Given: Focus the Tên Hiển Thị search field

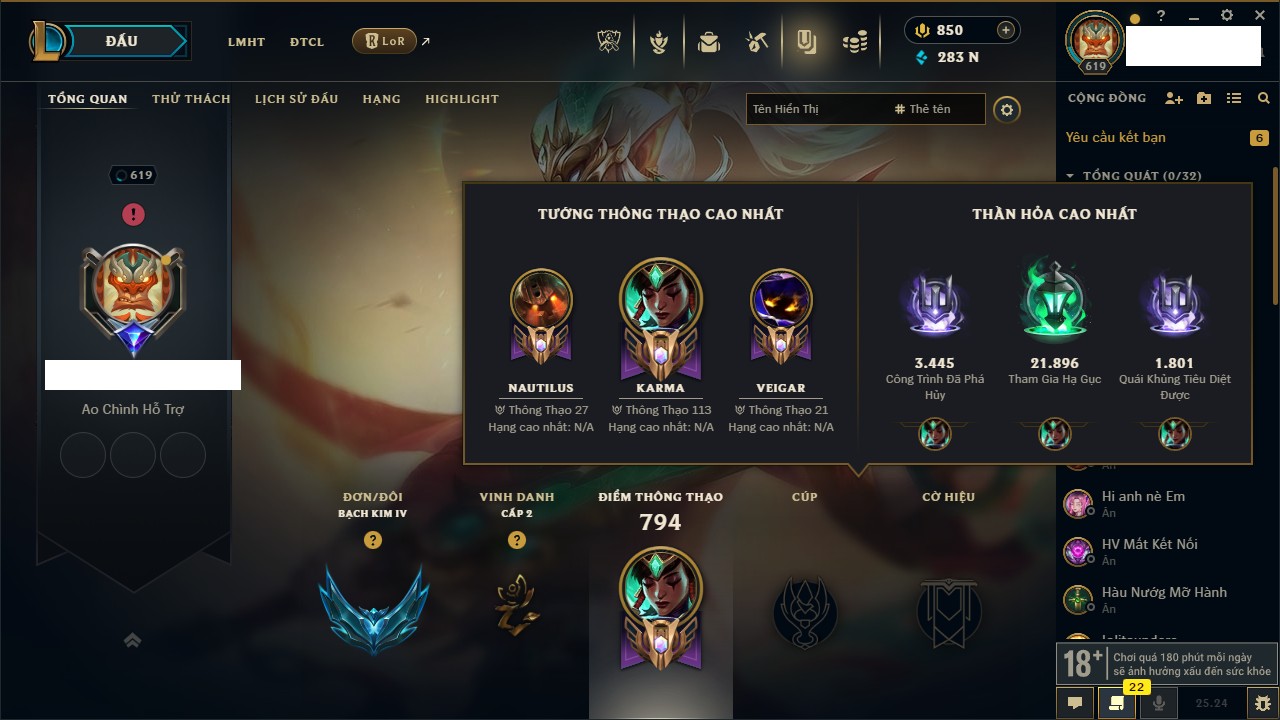Looking at the screenshot, I should coord(815,109).
